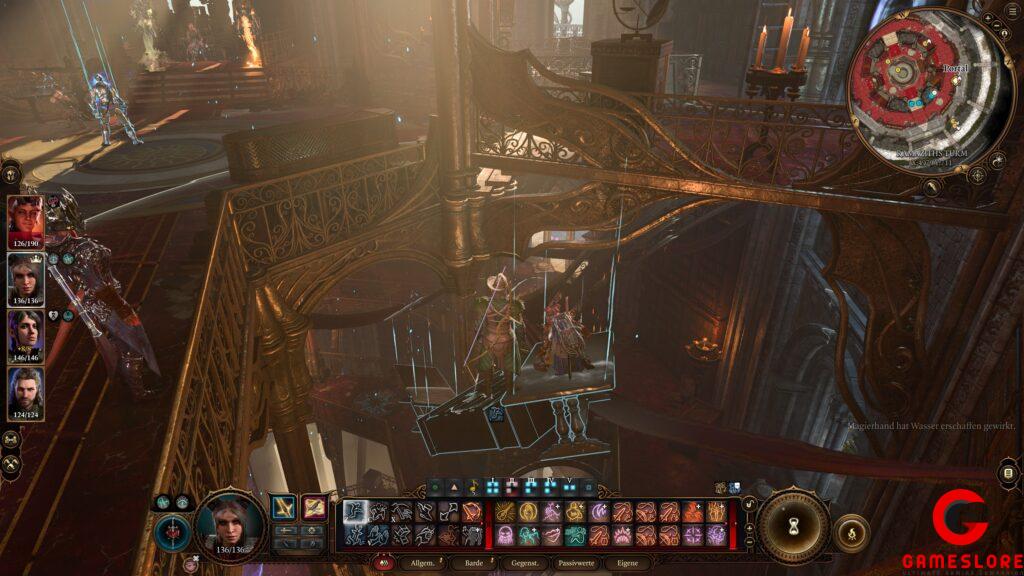This screenshot has height=576, width=1024.
Task: Switch to the Eigene hotbar tab
Action: tap(627, 564)
